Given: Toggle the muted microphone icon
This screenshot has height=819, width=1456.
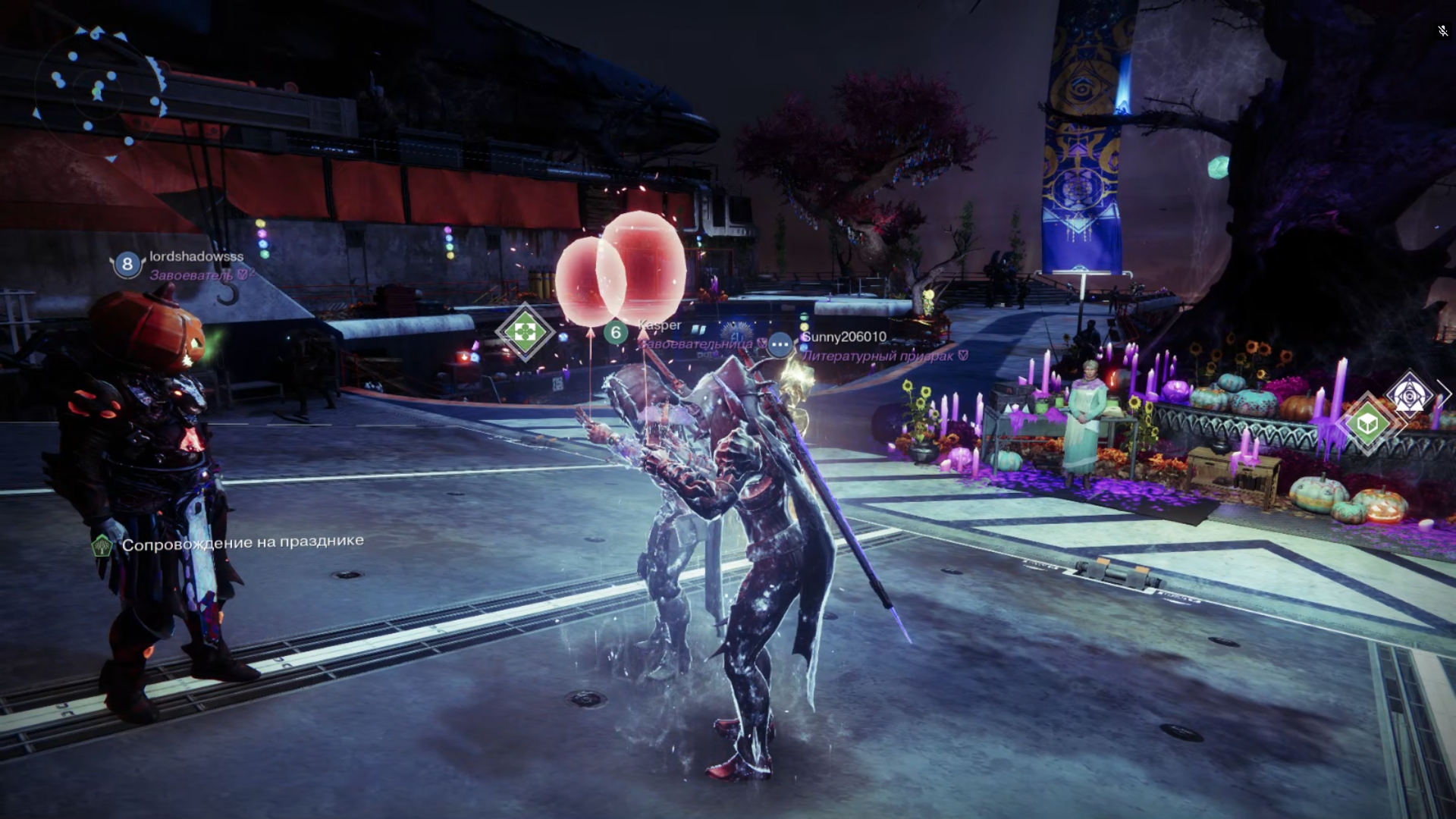Looking at the screenshot, I should pos(1442,31).
